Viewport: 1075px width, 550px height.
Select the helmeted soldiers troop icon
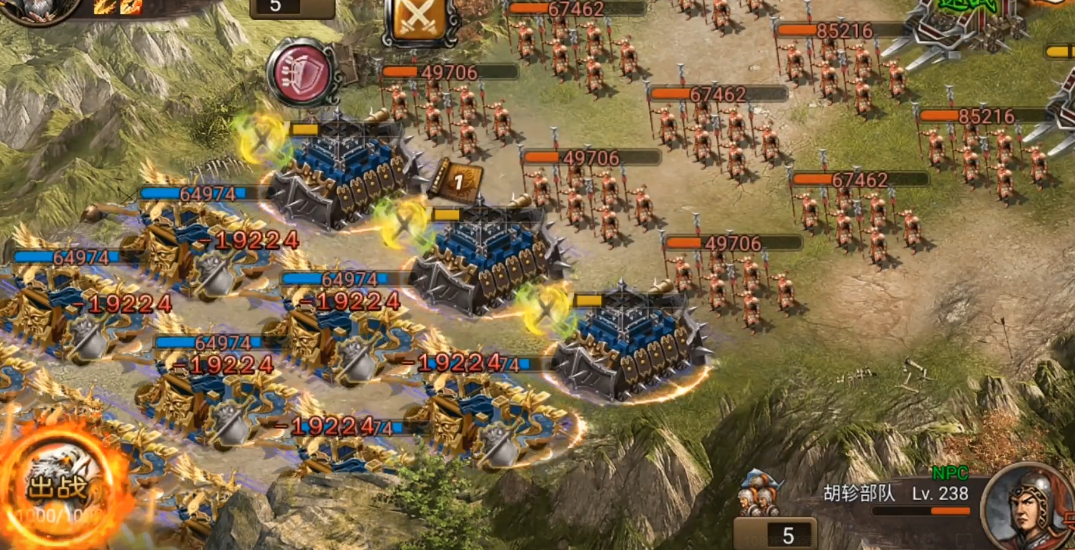coord(759,496)
